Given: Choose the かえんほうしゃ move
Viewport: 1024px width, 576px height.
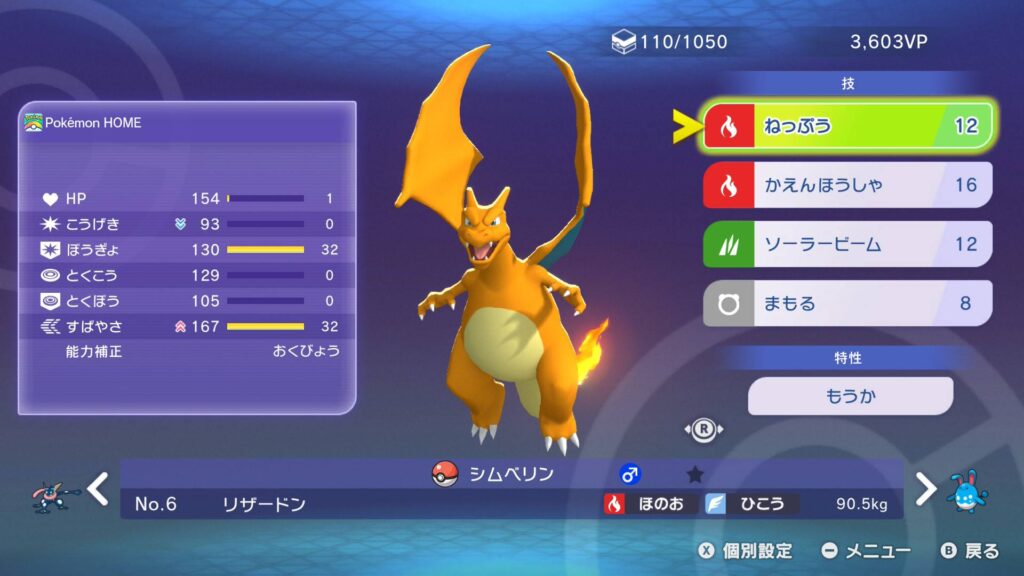Looking at the screenshot, I should coord(848,185).
